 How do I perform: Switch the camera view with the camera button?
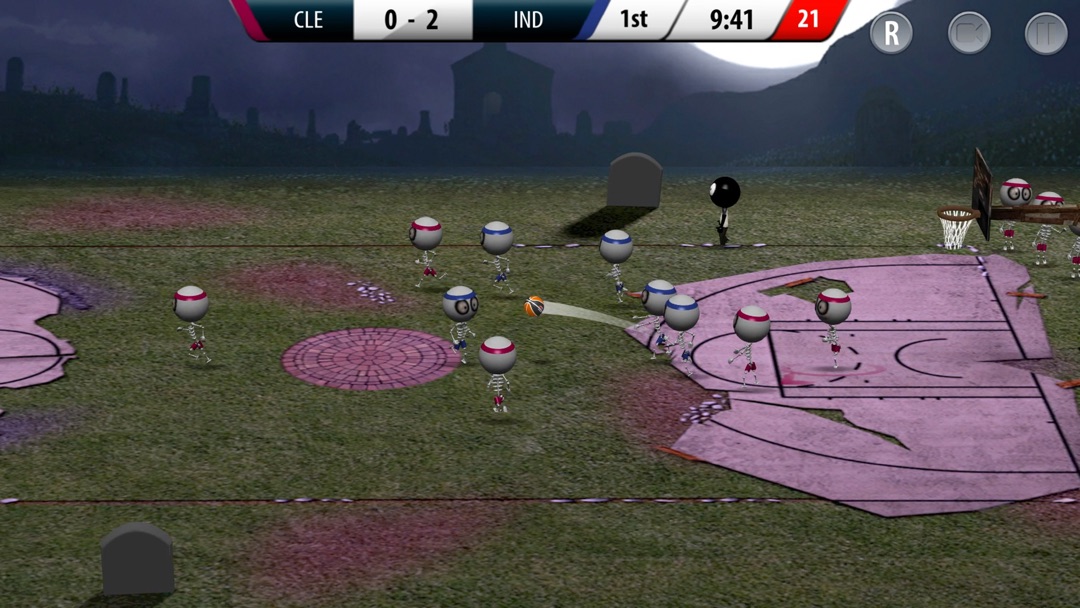[x=969, y=33]
